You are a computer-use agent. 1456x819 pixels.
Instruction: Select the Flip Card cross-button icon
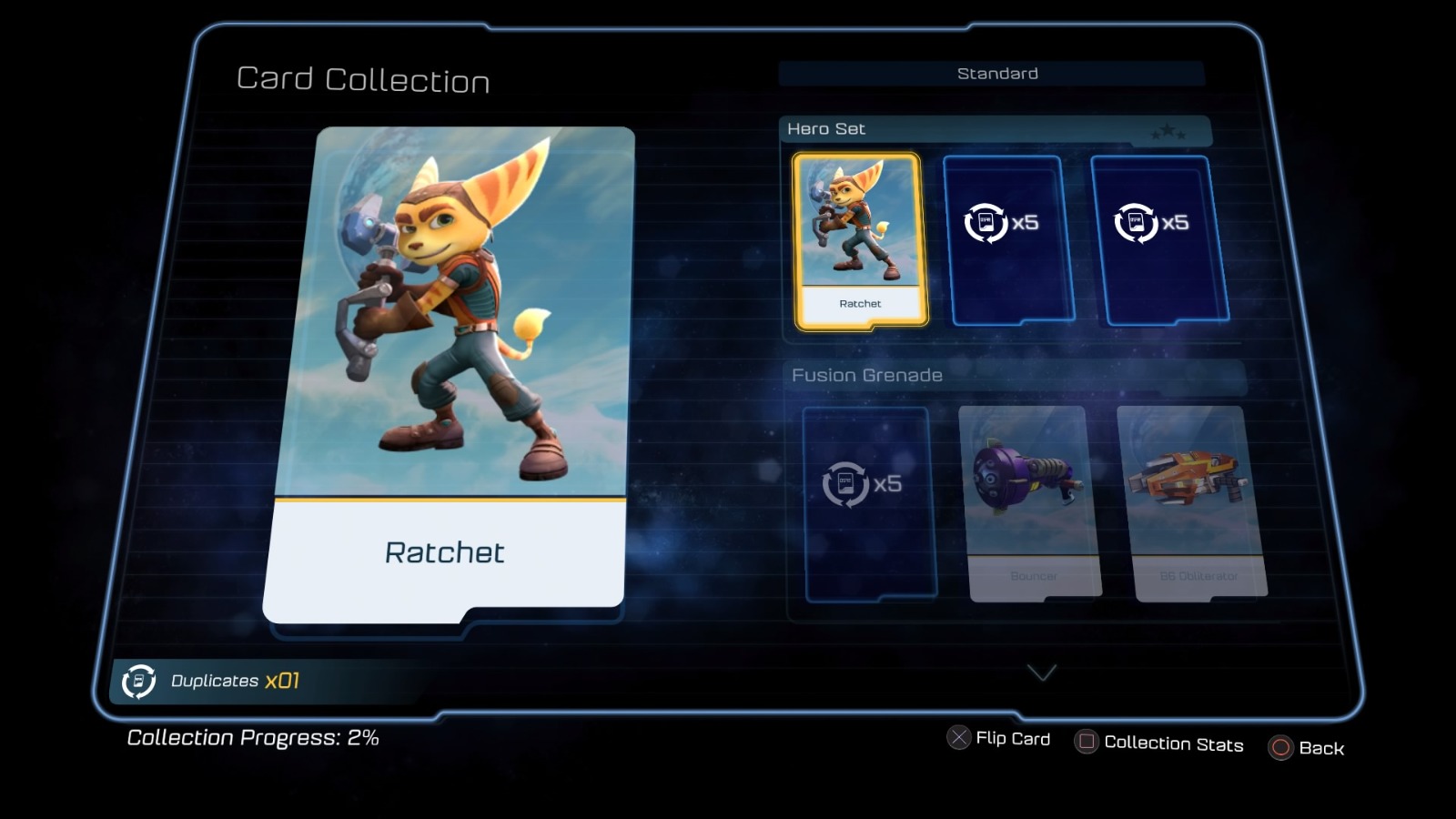click(956, 738)
